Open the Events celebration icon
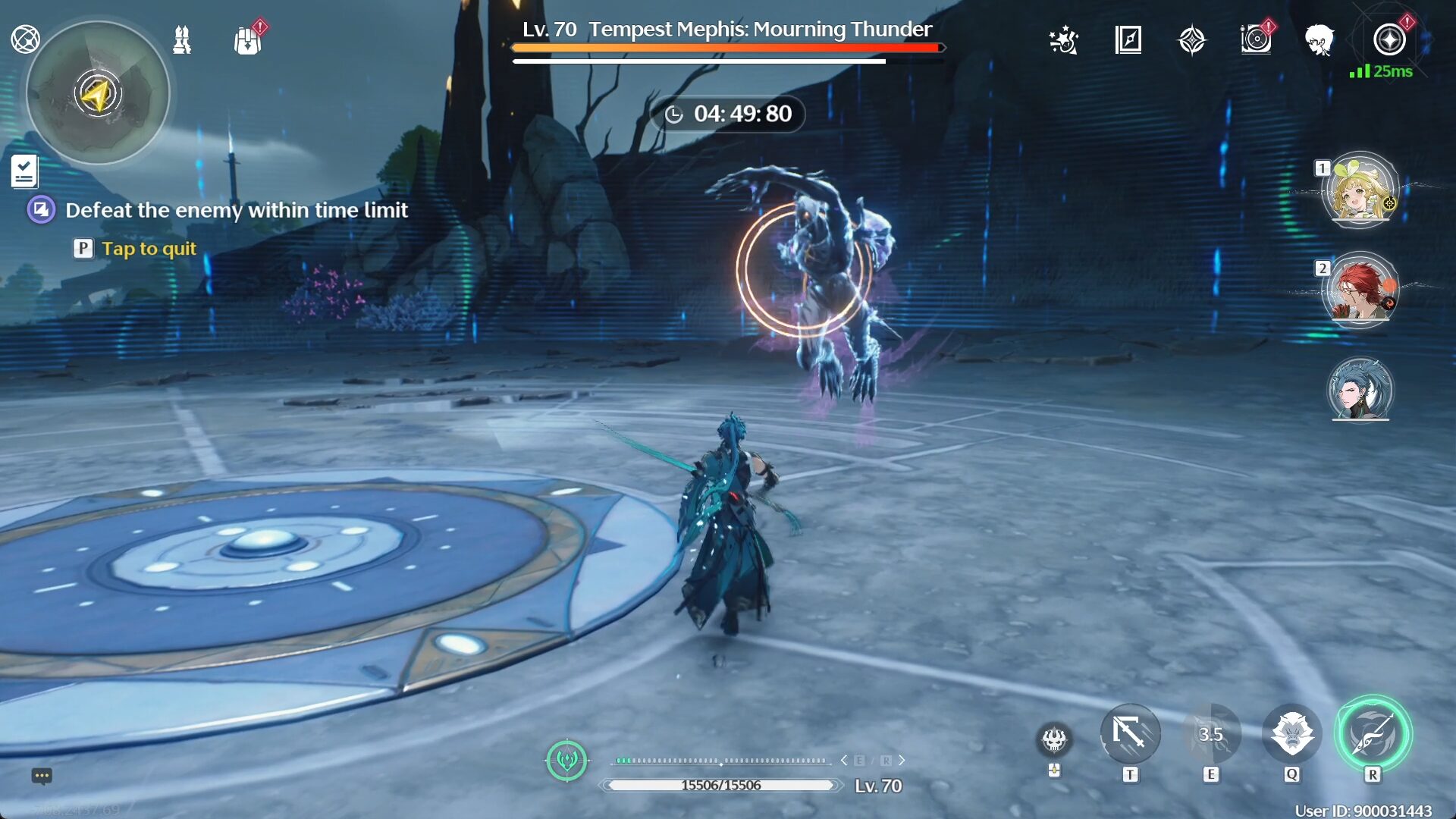This screenshot has height=819, width=1456. pos(1064,42)
